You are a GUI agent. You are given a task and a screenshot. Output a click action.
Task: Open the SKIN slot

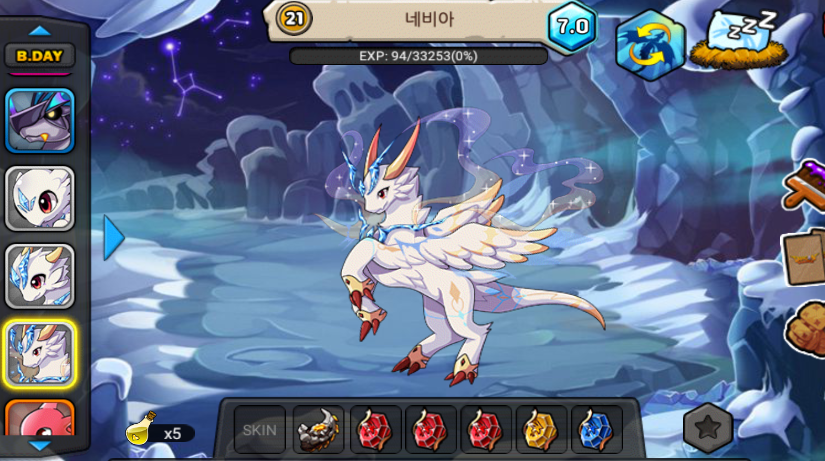(260, 431)
